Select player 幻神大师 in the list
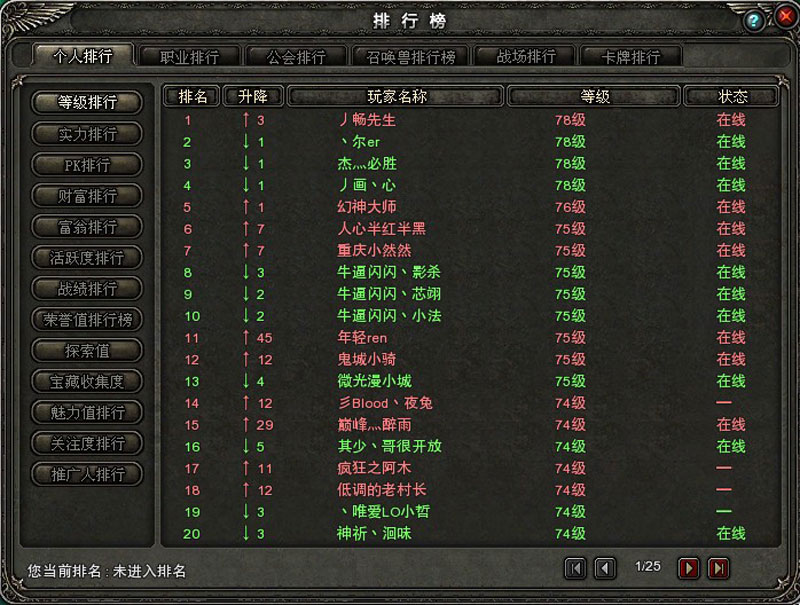 pyautogui.click(x=367, y=207)
